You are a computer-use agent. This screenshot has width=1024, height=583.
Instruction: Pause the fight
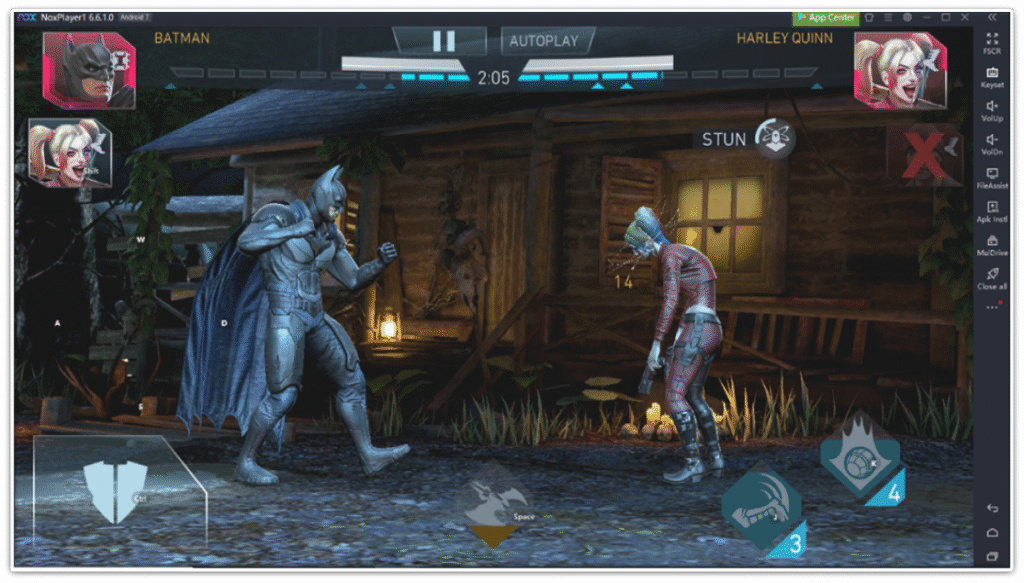point(443,40)
